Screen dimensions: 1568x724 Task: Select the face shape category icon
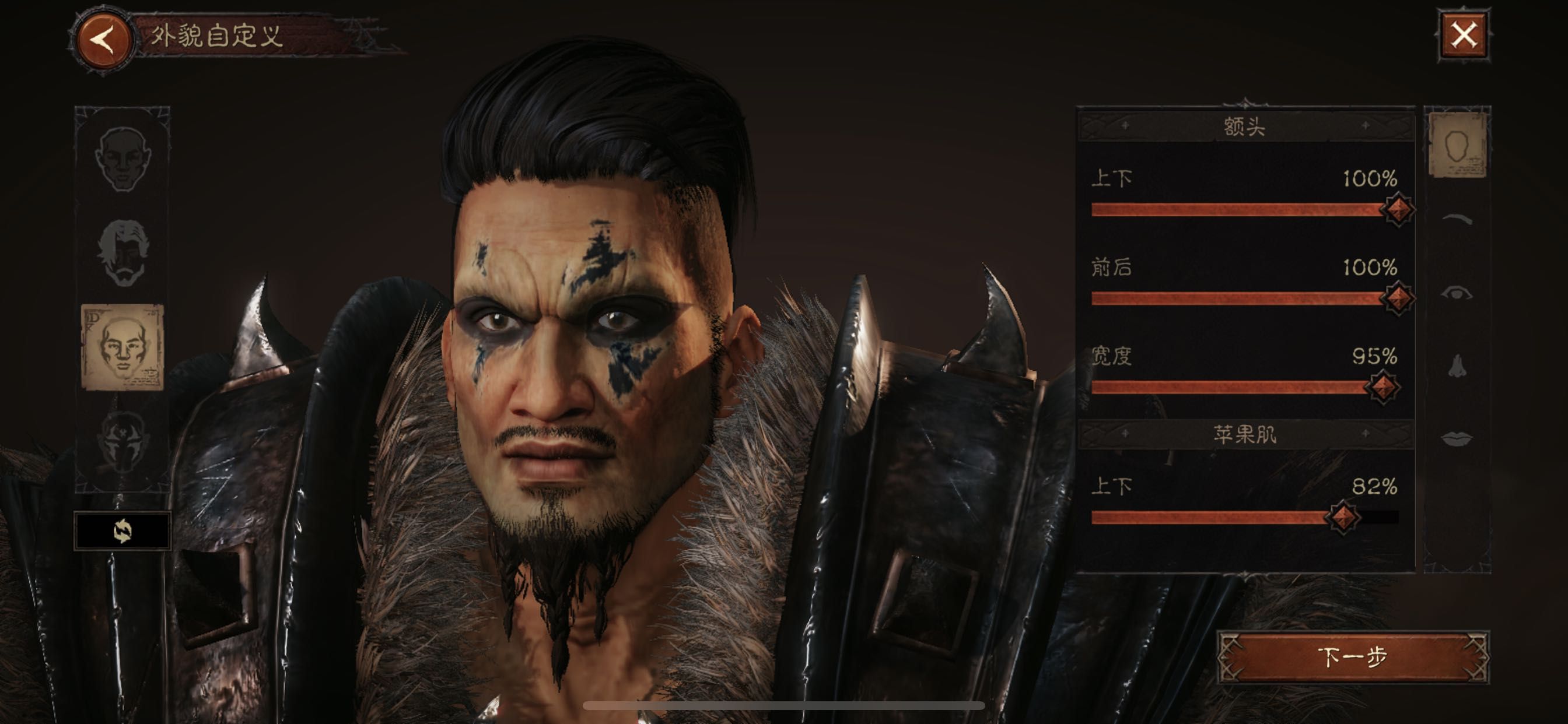pyautogui.click(x=1457, y=145)
